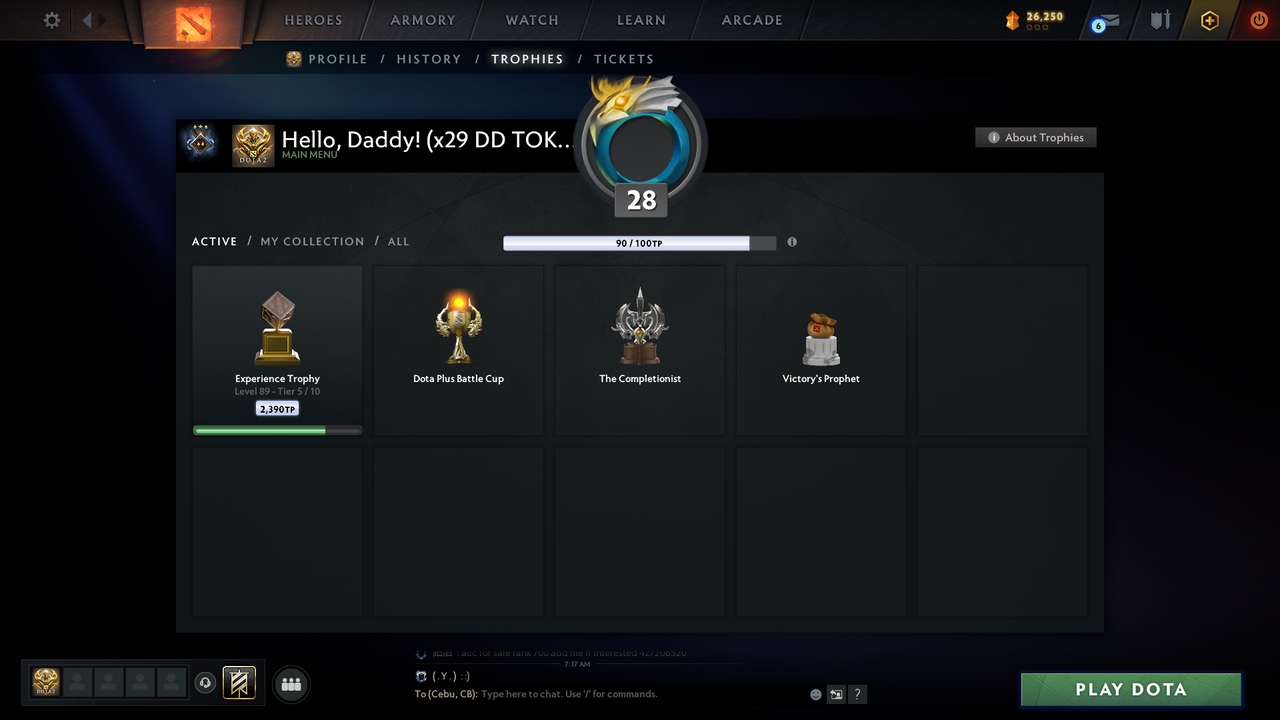Open the emoticon picker in chat

pyautogui.click(x=815, y=693)
